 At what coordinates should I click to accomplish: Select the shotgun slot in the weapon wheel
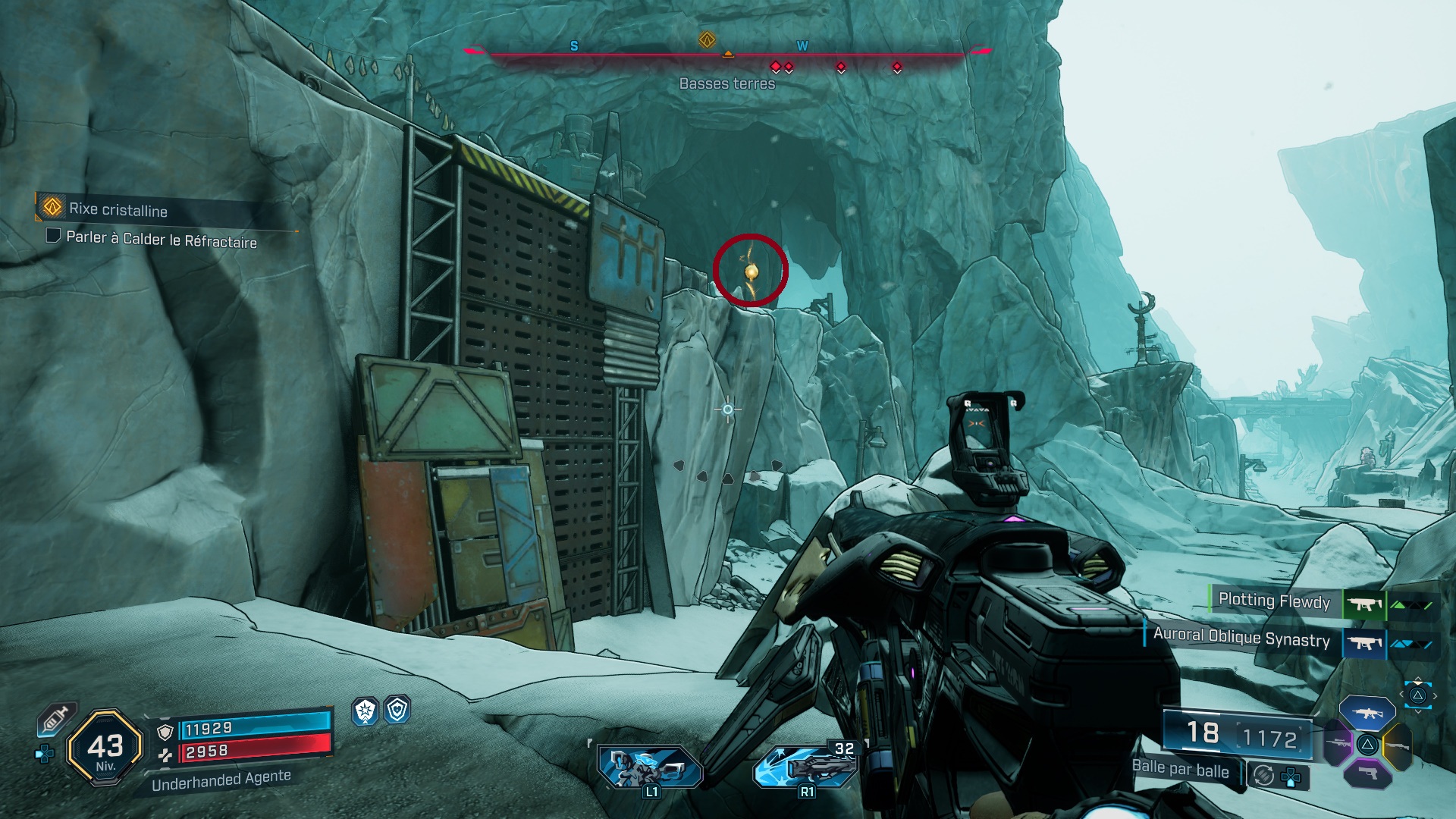1398,745
